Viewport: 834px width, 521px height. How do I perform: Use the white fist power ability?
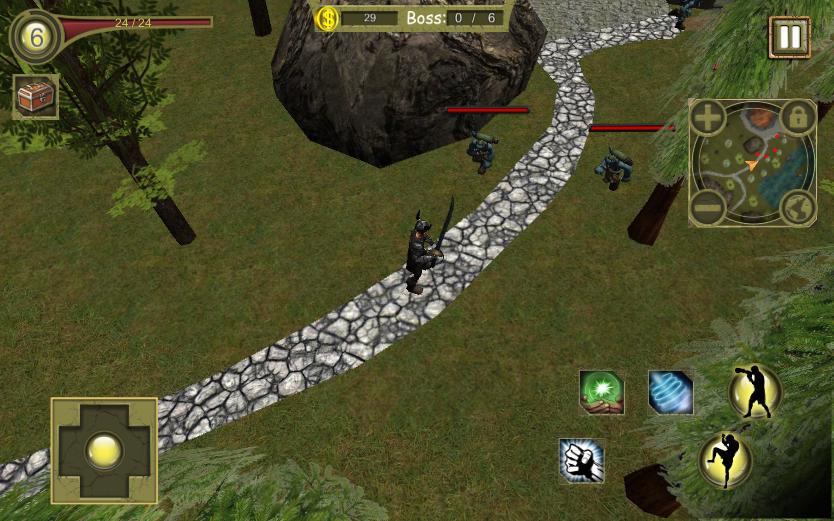(582, 461)
